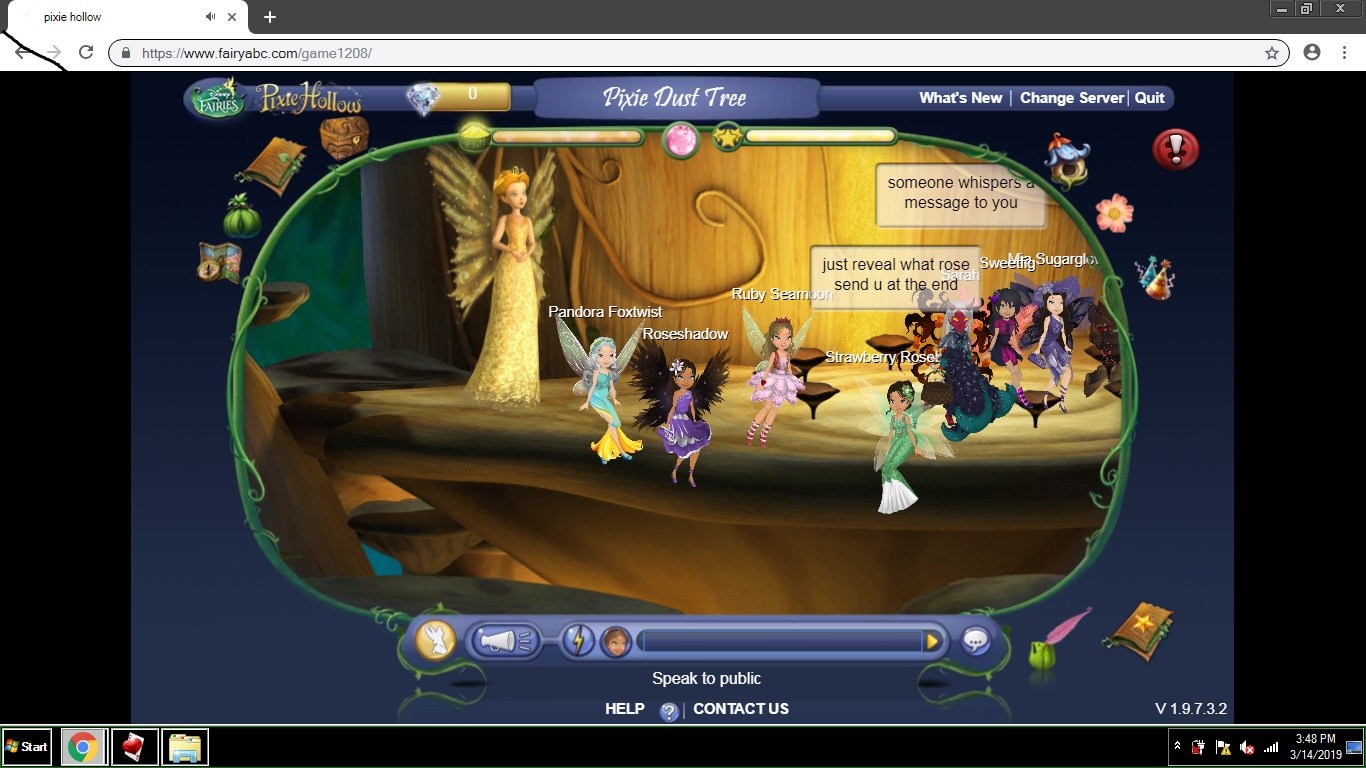Select Change Server from the top menu
Screen dimensions: 1366x768
(1071, 98)
